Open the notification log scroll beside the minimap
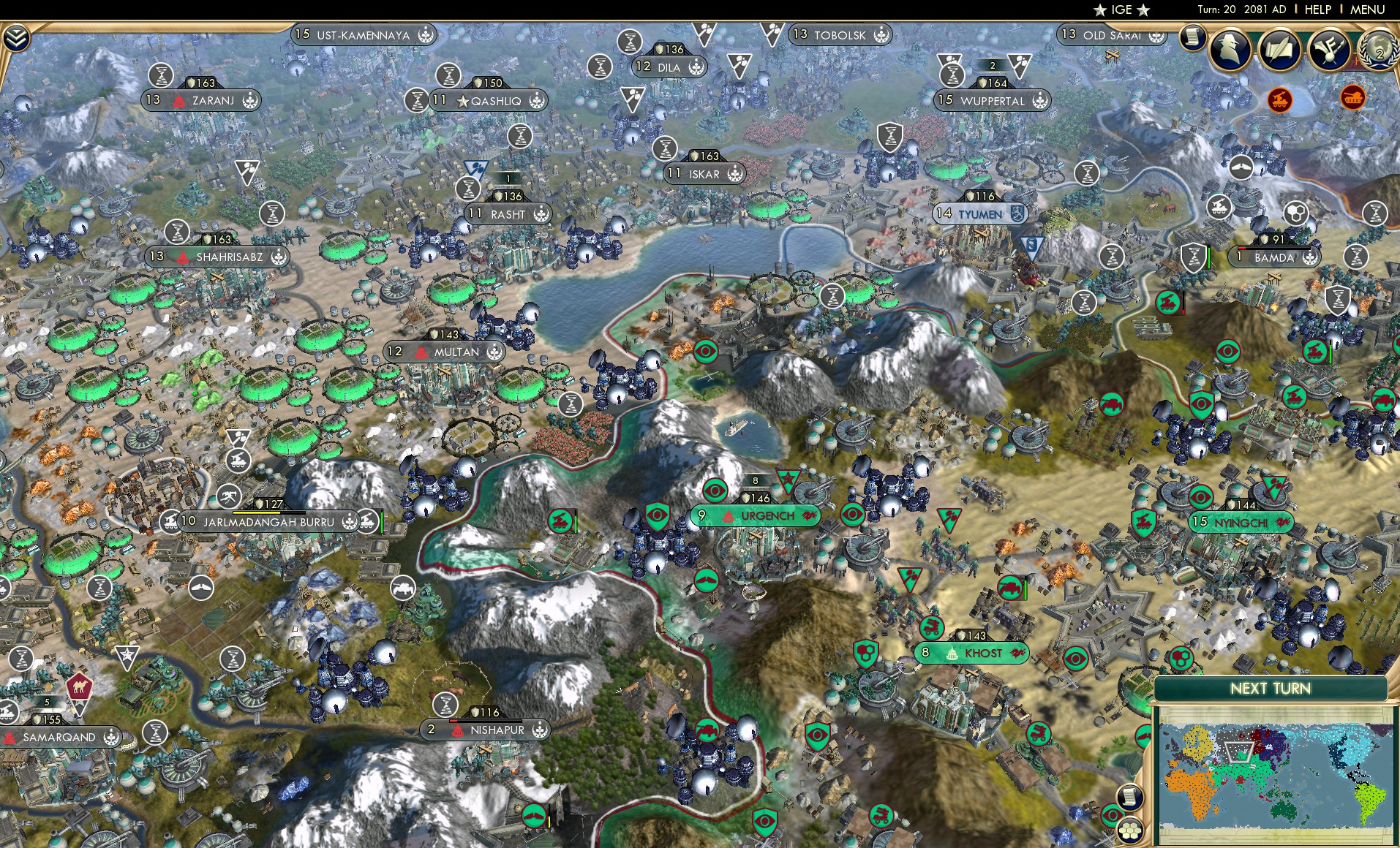 click(1129, 797)
